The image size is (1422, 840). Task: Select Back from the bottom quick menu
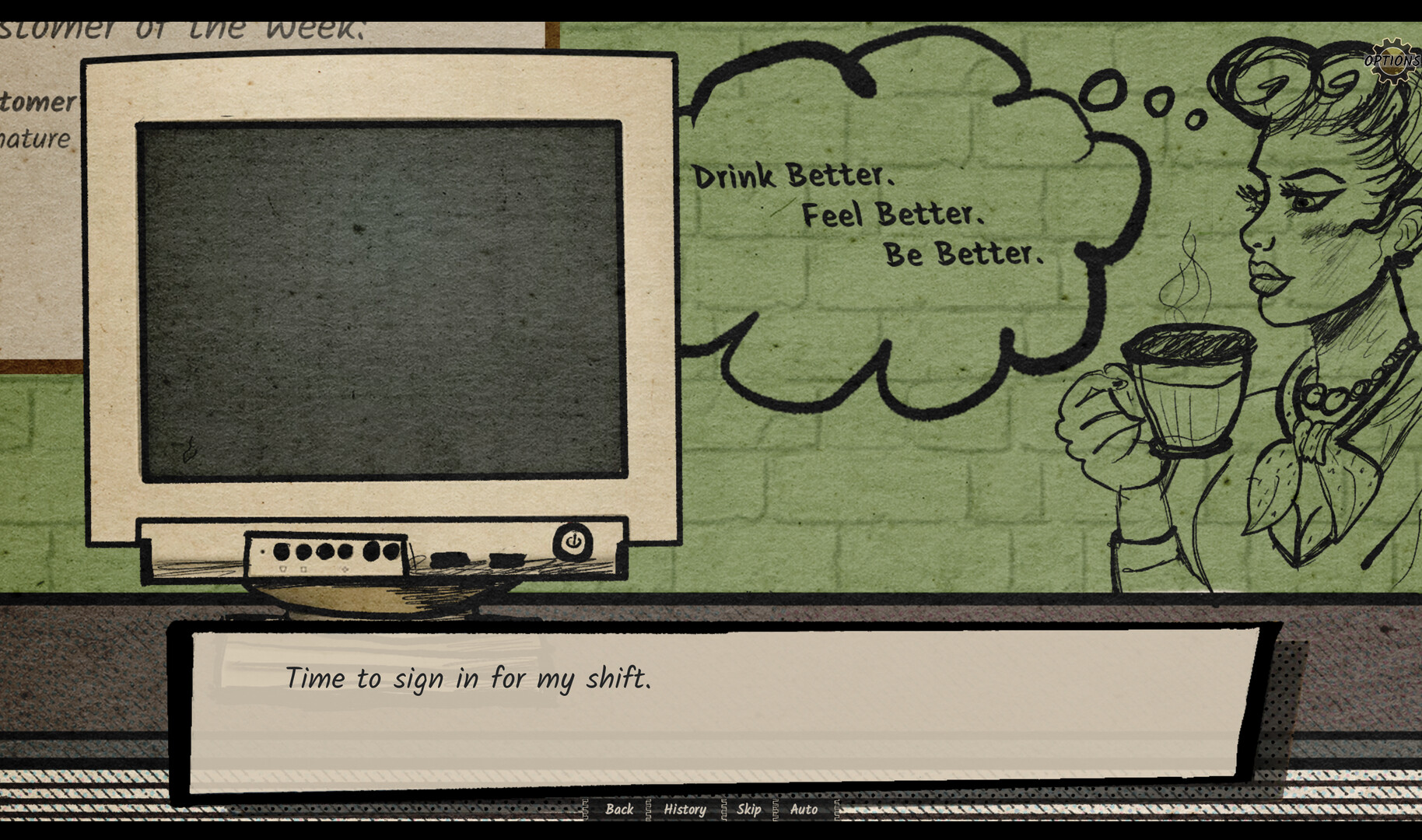(620, 810)
